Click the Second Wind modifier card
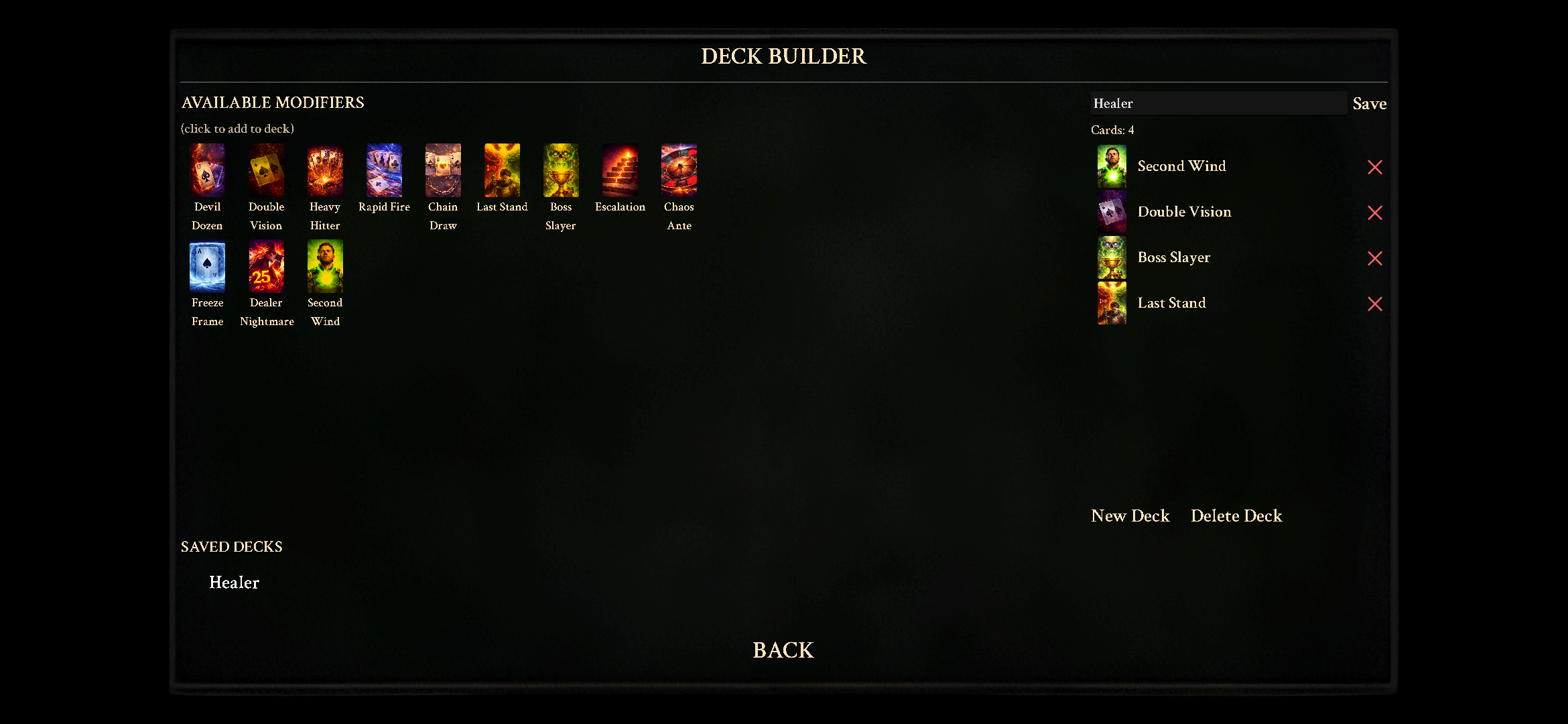The height and width of the screenshot is (724, 1568). [x=324, y=265]
